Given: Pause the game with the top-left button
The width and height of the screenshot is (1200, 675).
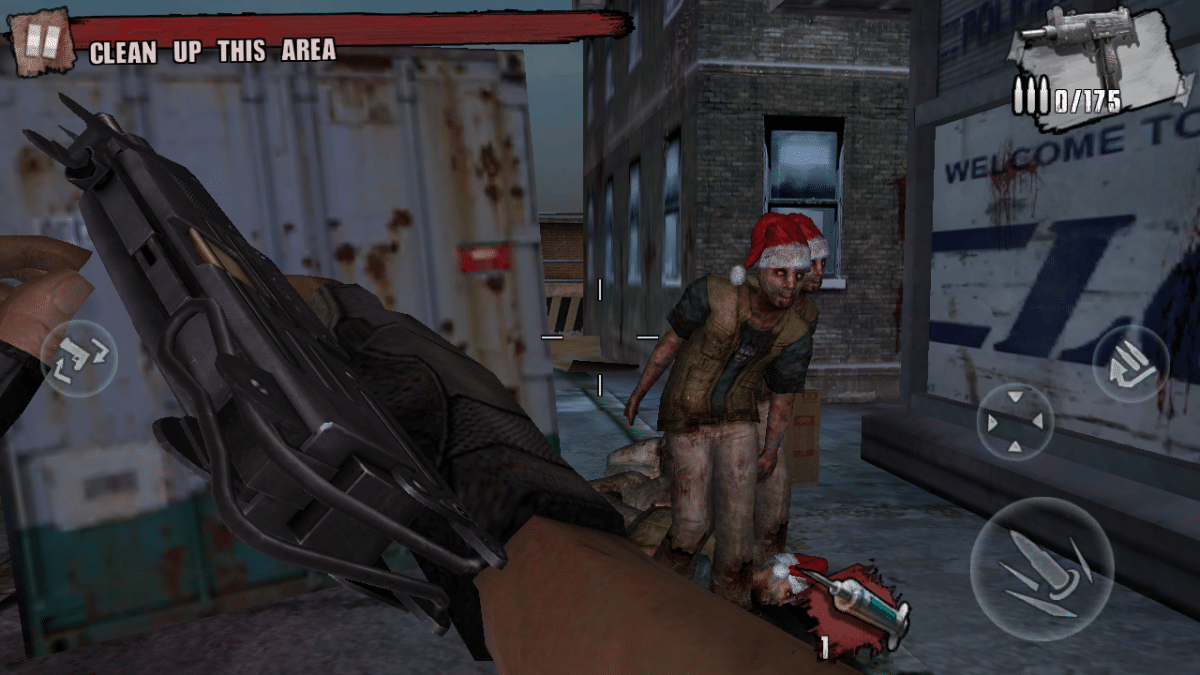Looking at the screenshot, I should 42,41.
